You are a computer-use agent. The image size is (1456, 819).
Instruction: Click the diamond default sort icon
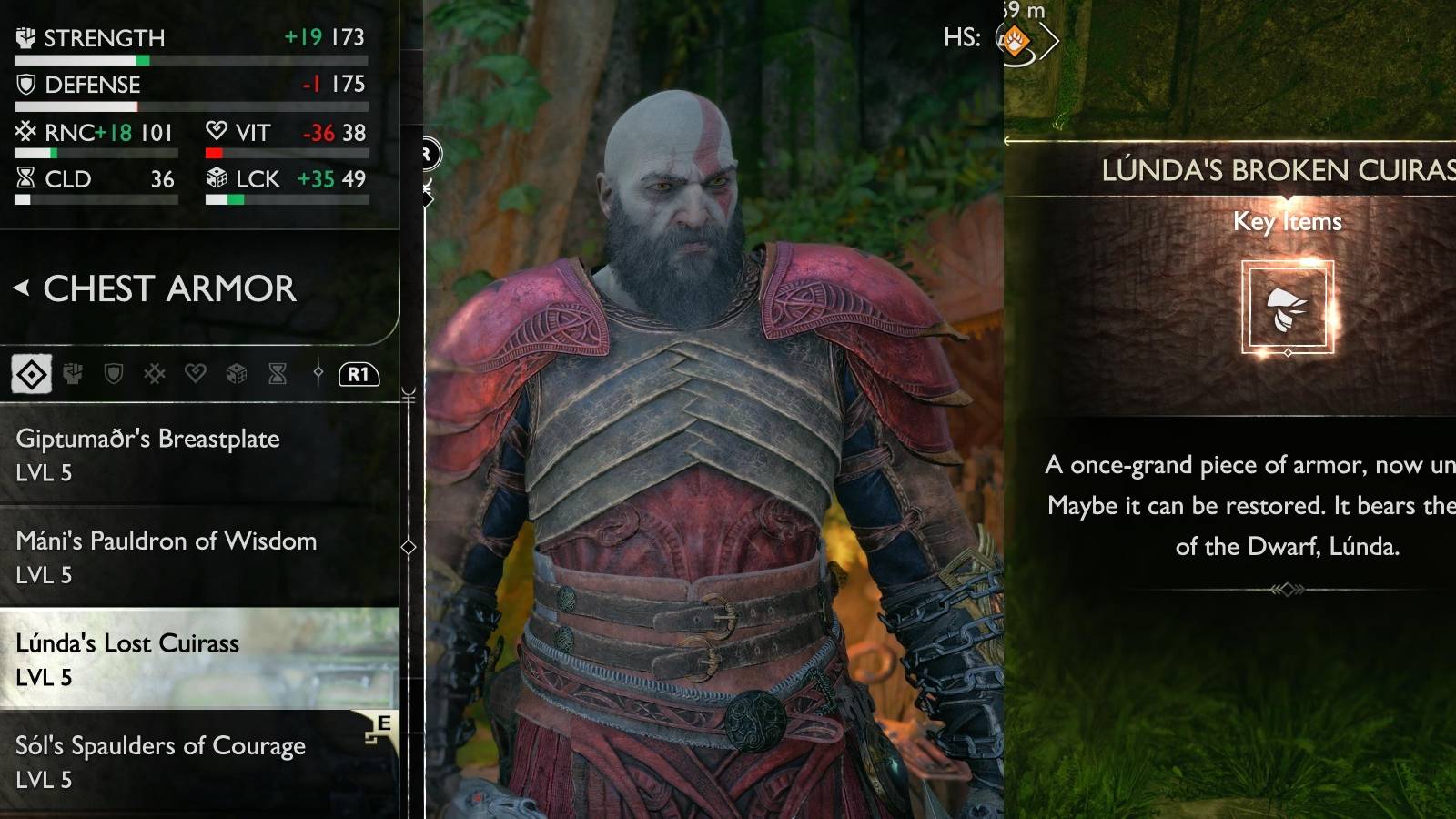coord(32,373)
